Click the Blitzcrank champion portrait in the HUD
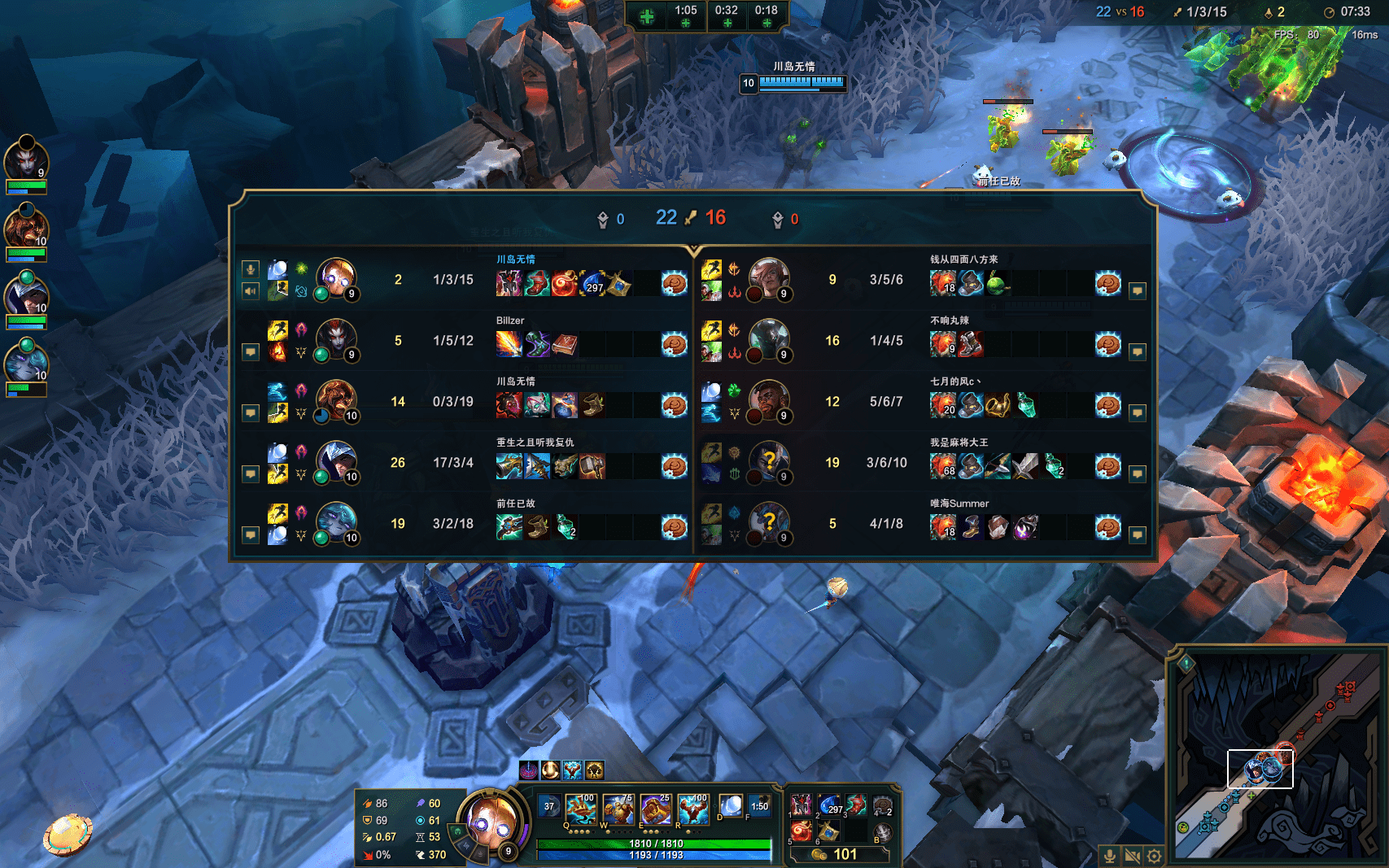The image size is (1389, 868). pyautogui.click(x=490, y=822)
